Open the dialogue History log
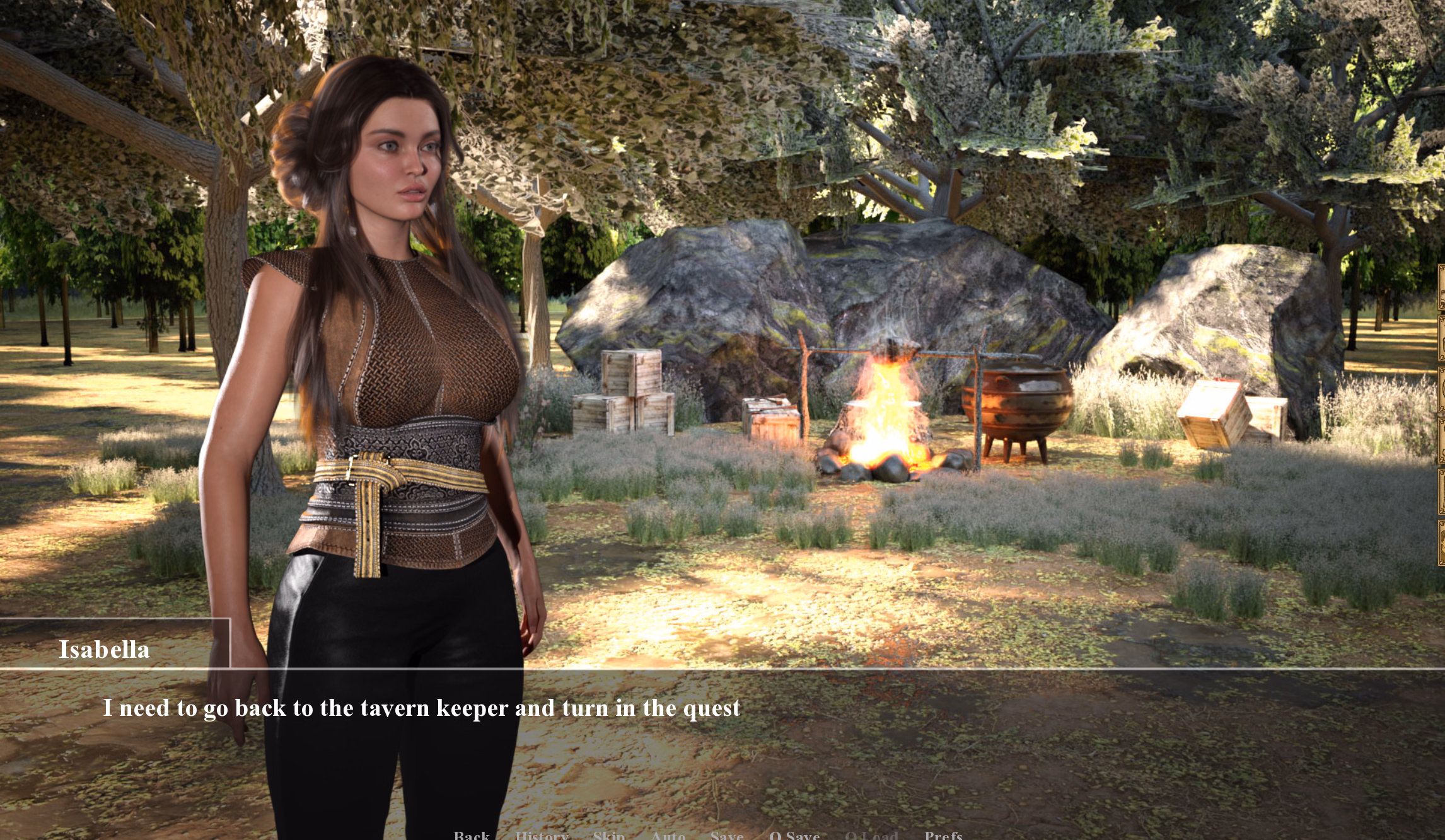 coord(542,835)
